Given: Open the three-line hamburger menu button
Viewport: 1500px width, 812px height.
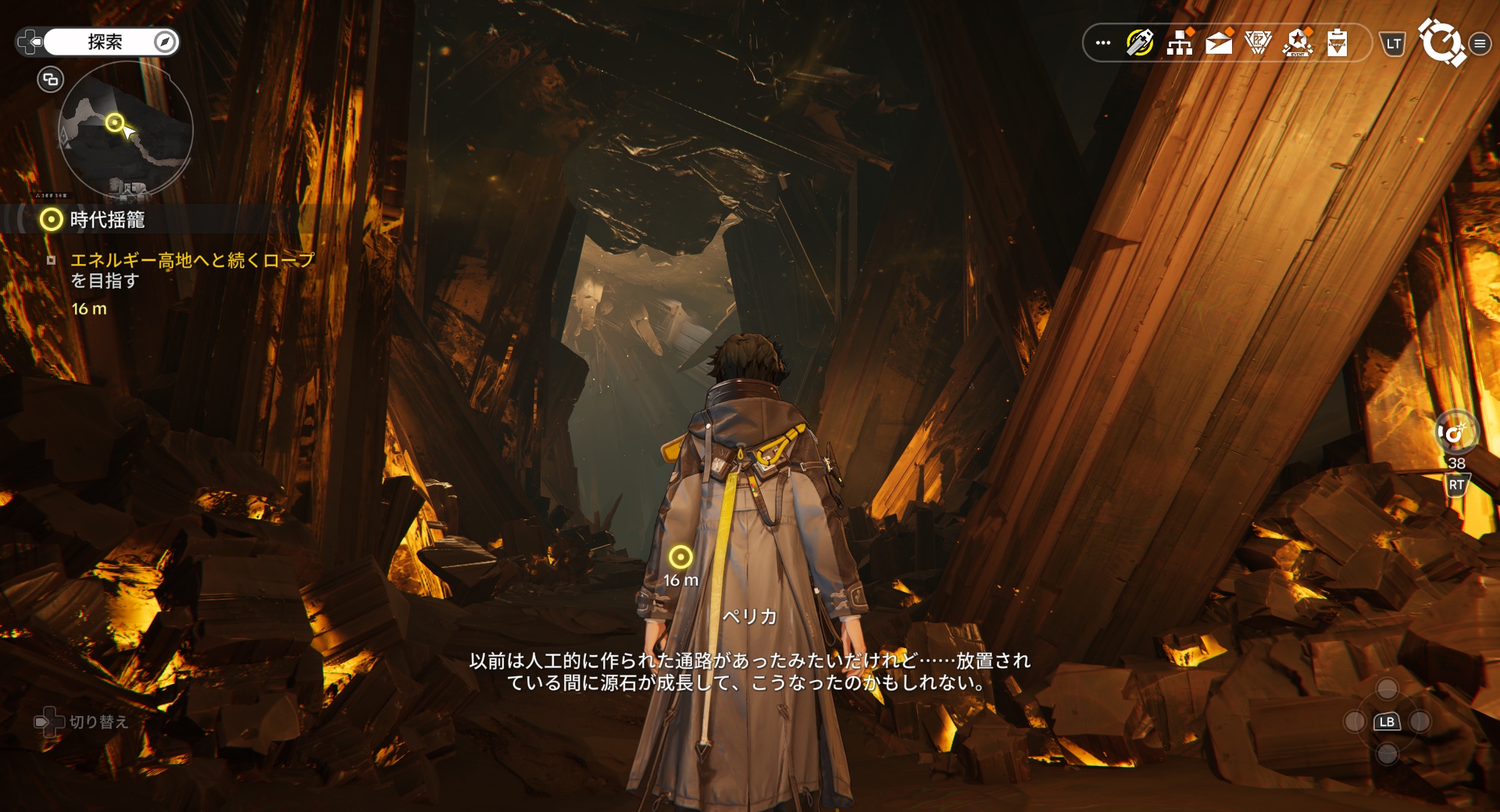Looking at the screenshot, I should 1480,44.
